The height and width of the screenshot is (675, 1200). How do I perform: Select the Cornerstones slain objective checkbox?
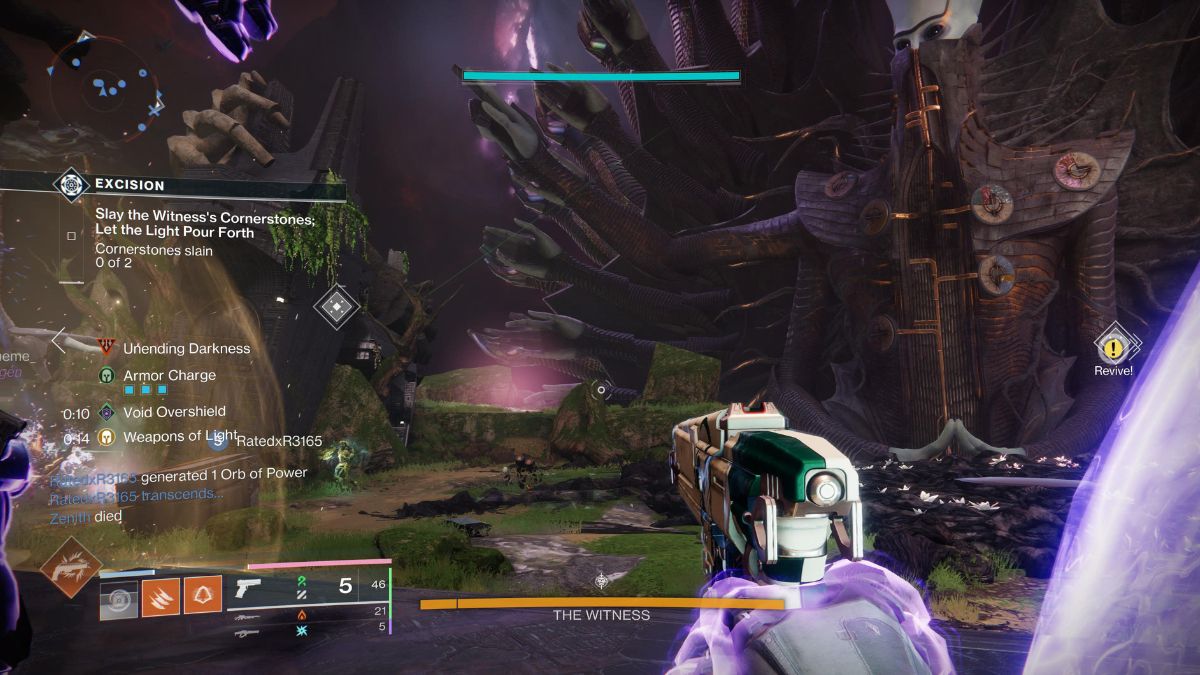71,236
